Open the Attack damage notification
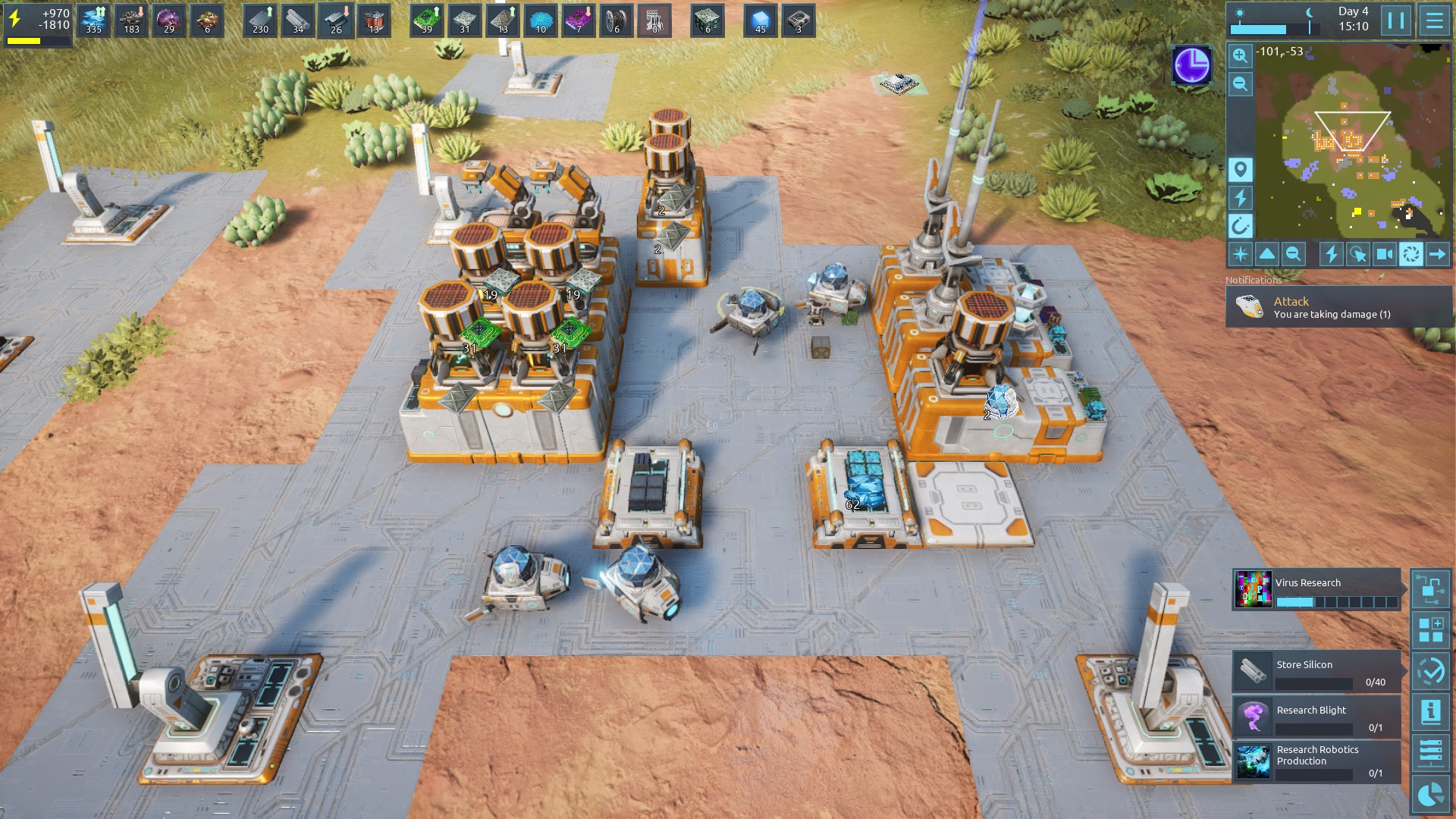This screenshot has width=1456, height=819. pos(1338,307)
